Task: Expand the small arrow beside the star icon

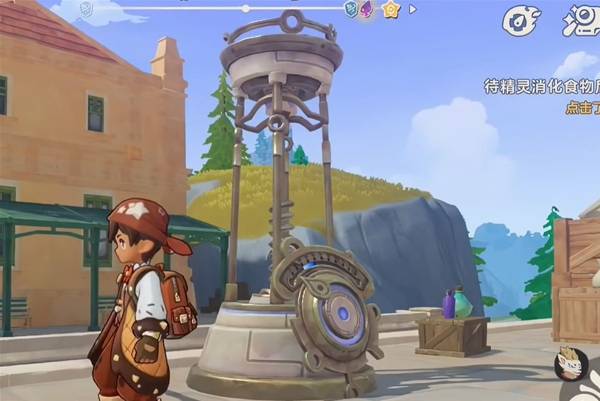Action: click(x=413, y=9)
